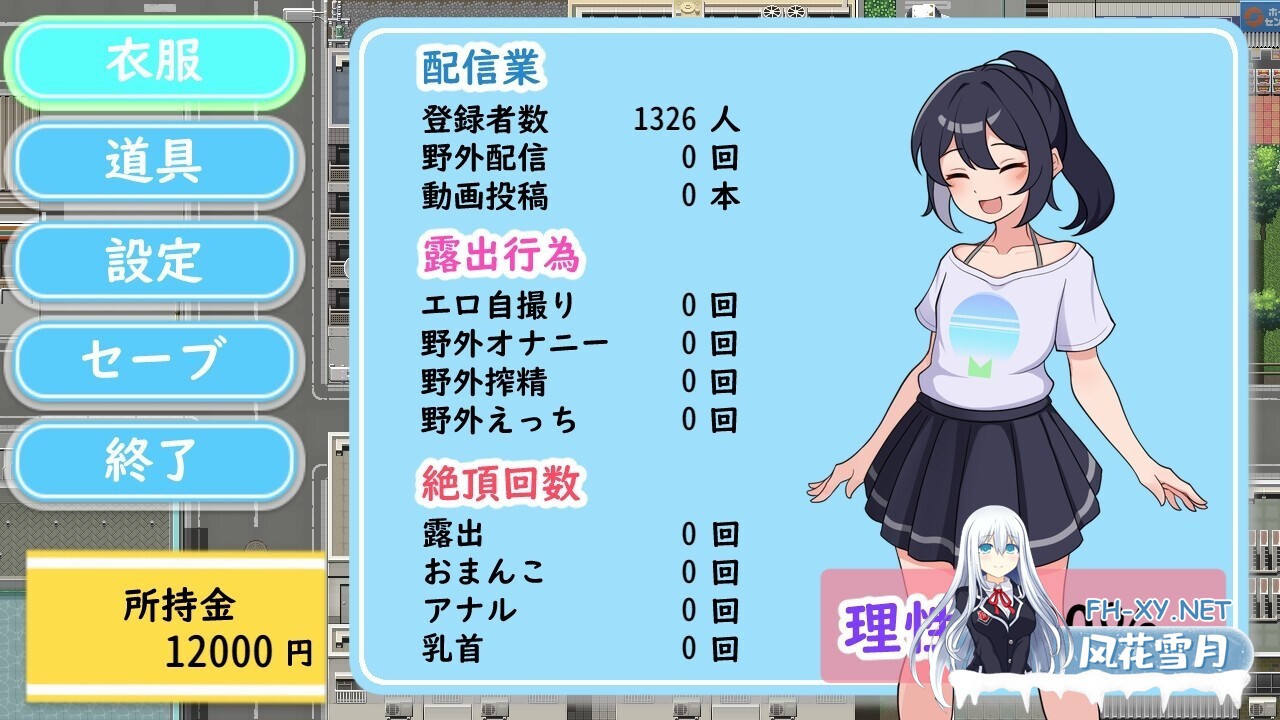Click the 乳首 counter at the bottom
1280x720 pixels.
(x=570, y=648)
